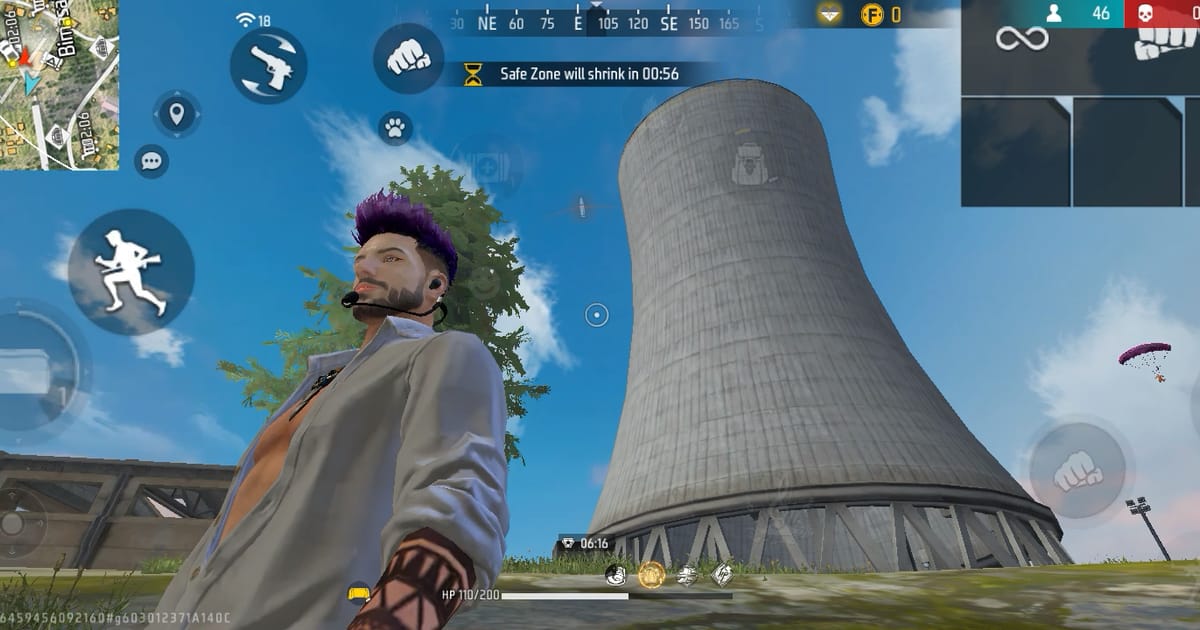
Task: Open the chat bubble quick messages
Action: [152, 160]
